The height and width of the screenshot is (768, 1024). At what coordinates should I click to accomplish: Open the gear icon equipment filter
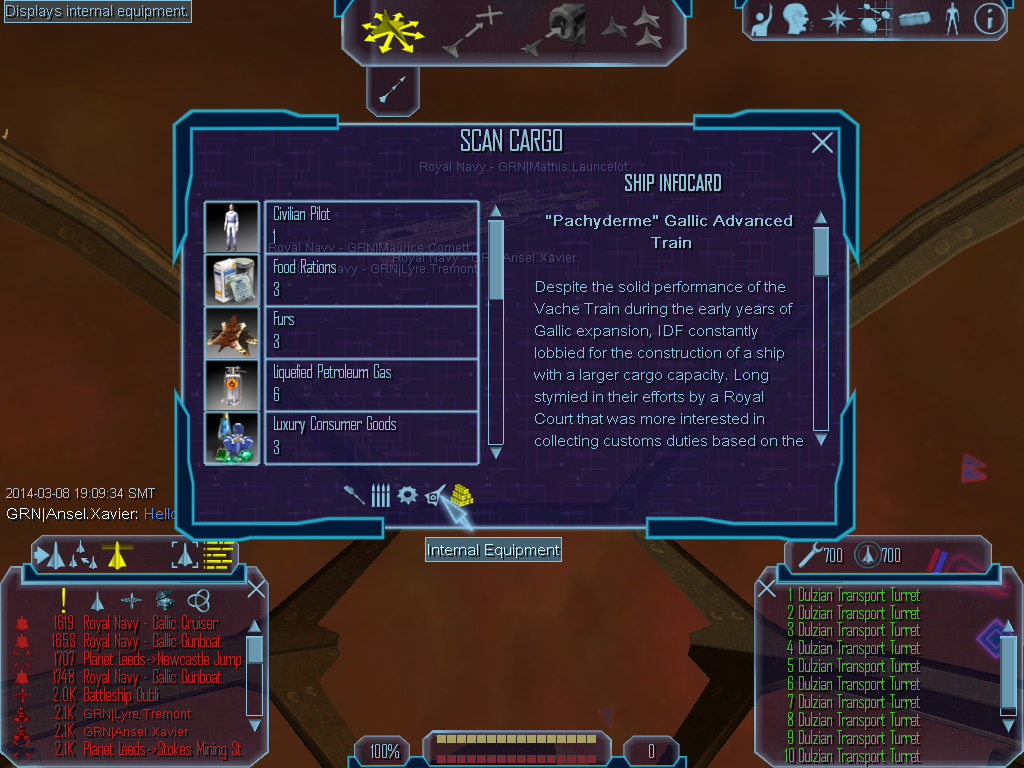pos(407,495)
